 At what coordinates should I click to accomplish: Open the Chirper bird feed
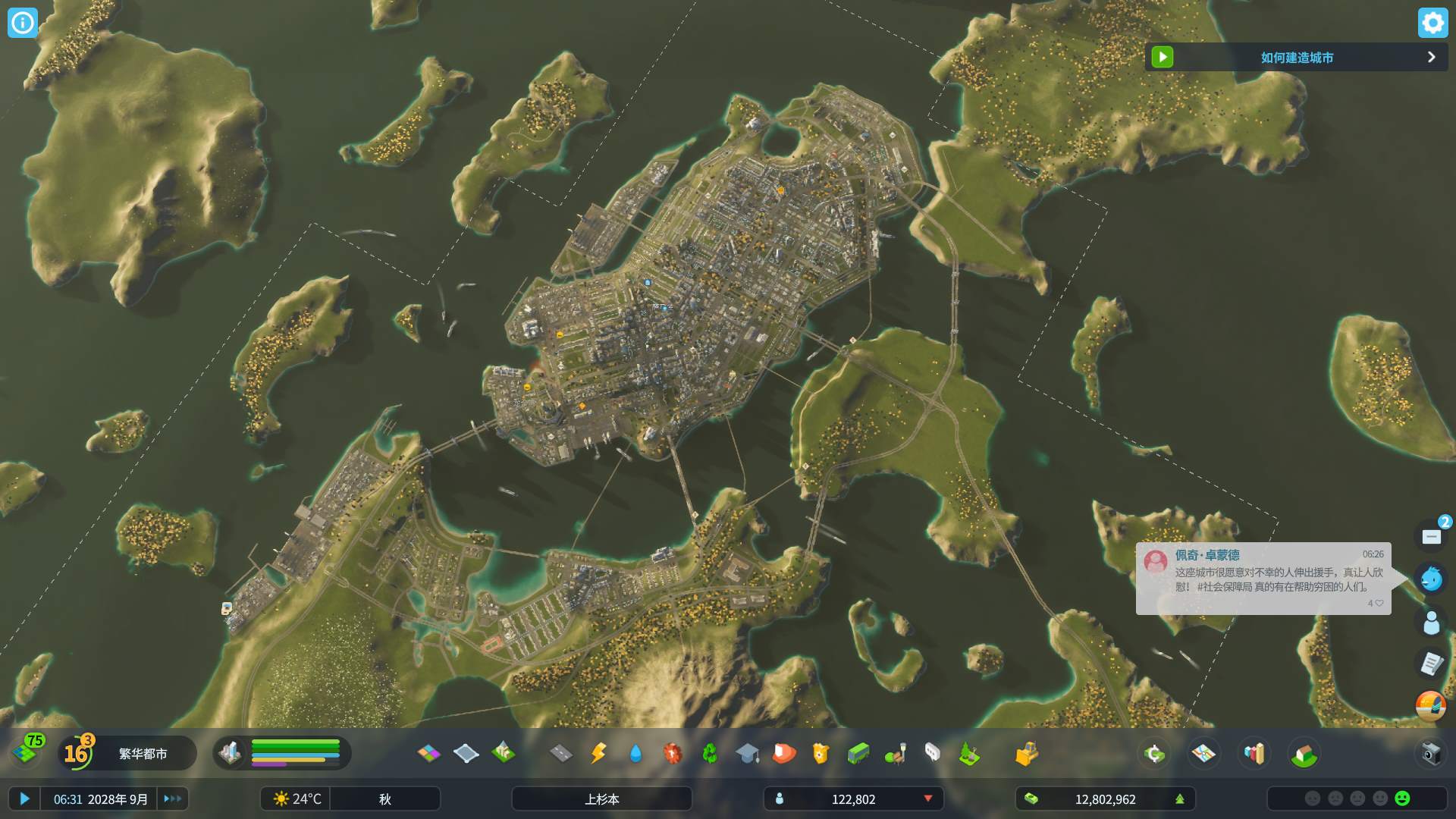(x=1431, y=579)
